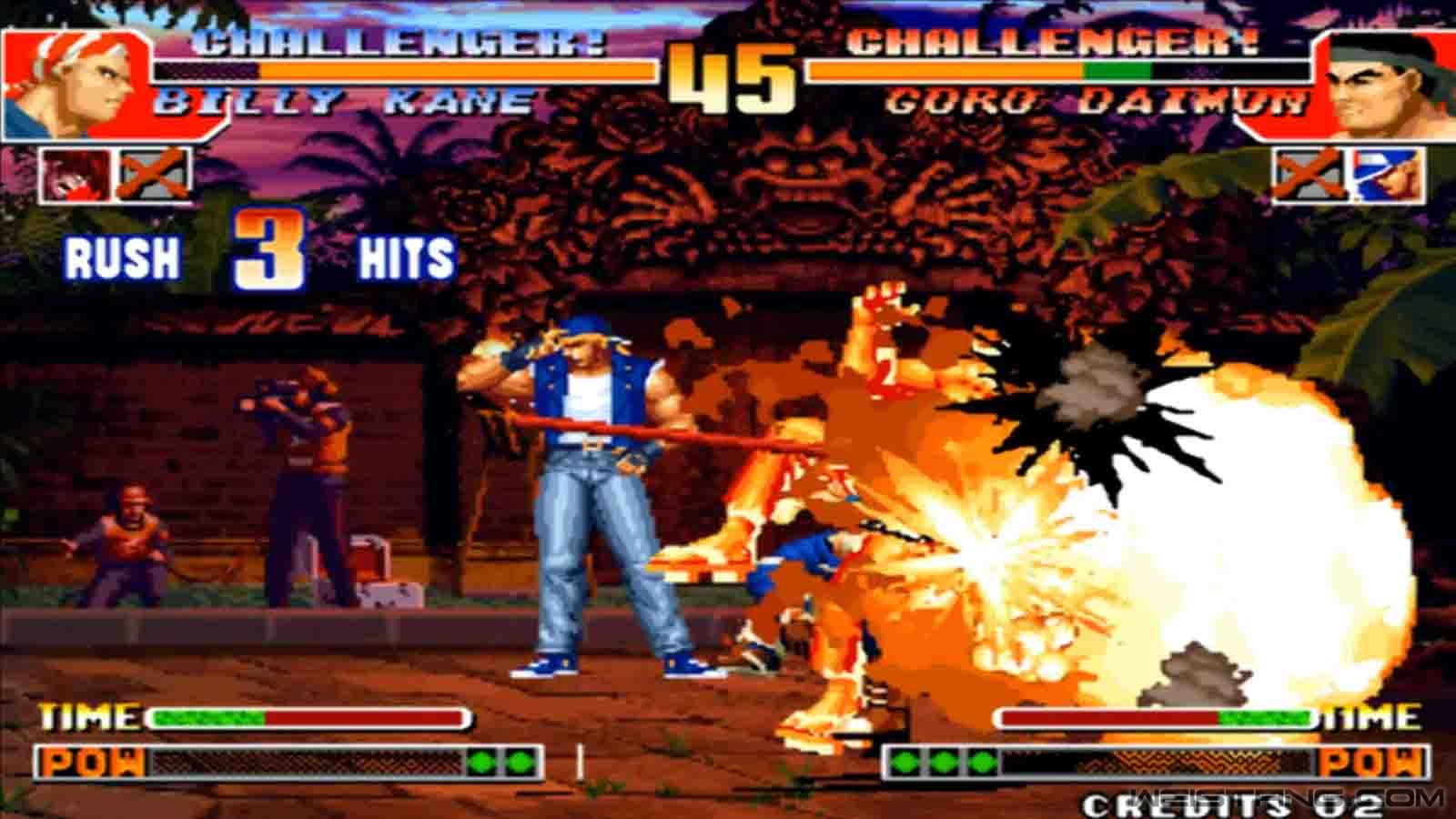Select the non-crossed teammate icon under Goro Daimon
Viewport: 1456px width, 819px height.
[x=1388, y=175]
